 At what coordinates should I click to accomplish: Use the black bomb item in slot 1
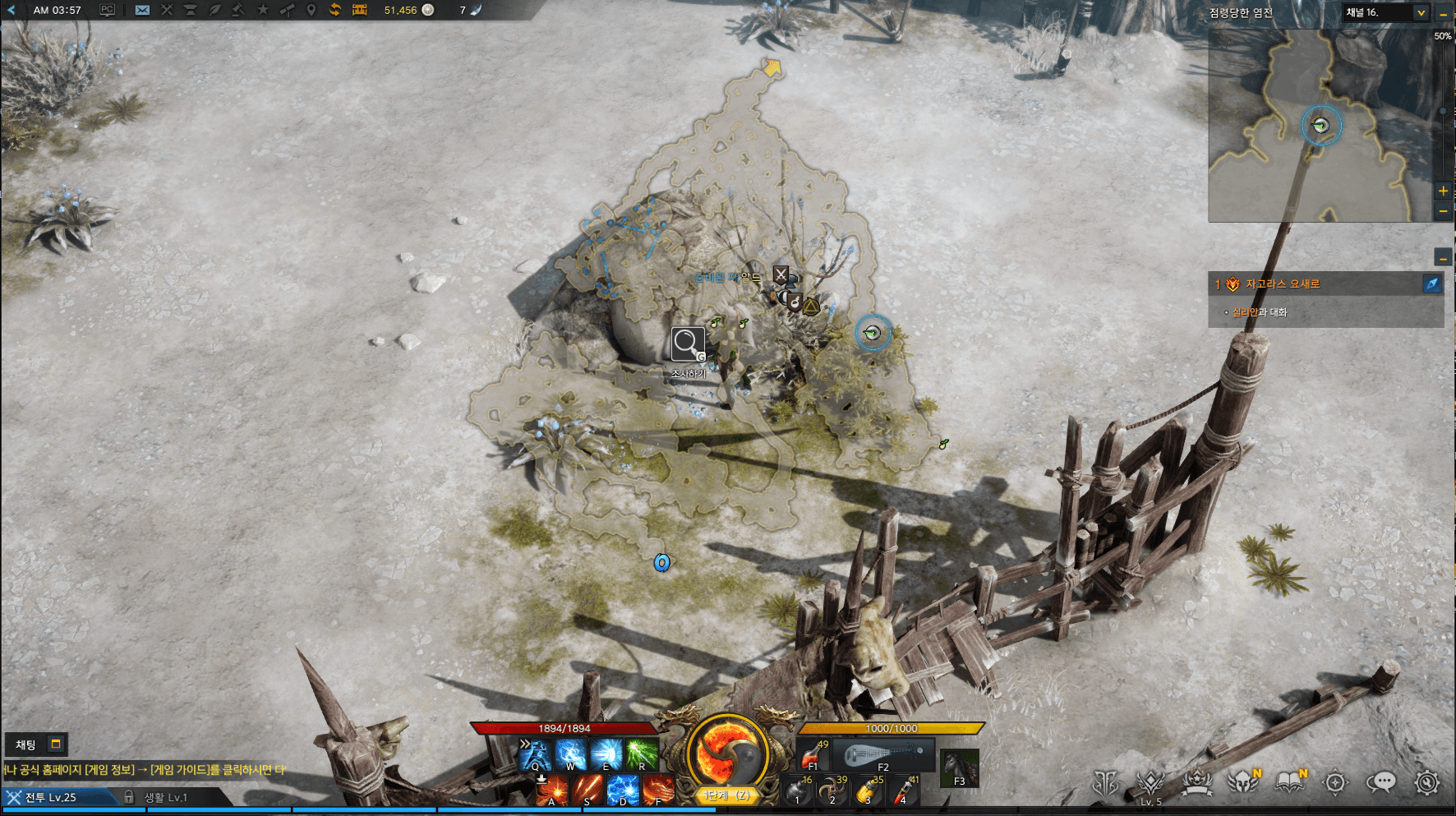click(x=797, y=791)
